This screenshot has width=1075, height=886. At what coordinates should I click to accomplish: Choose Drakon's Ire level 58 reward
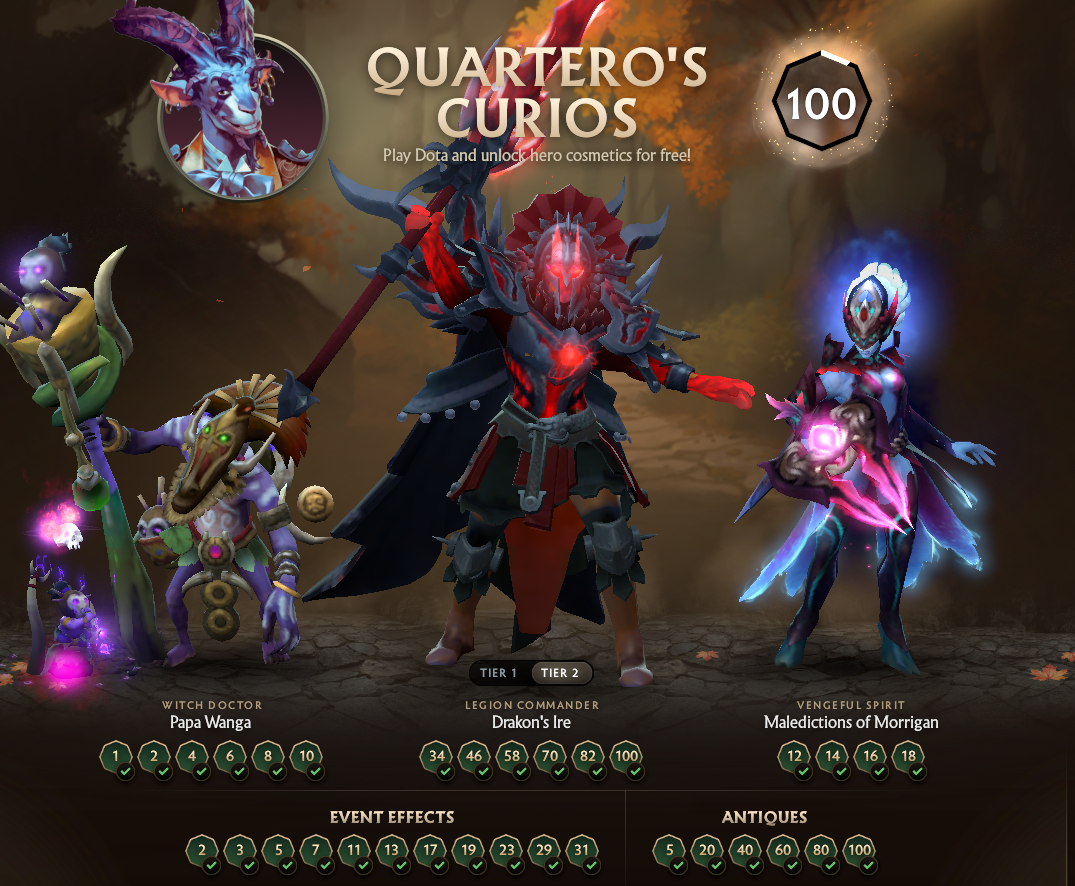(x=513, y=757)
